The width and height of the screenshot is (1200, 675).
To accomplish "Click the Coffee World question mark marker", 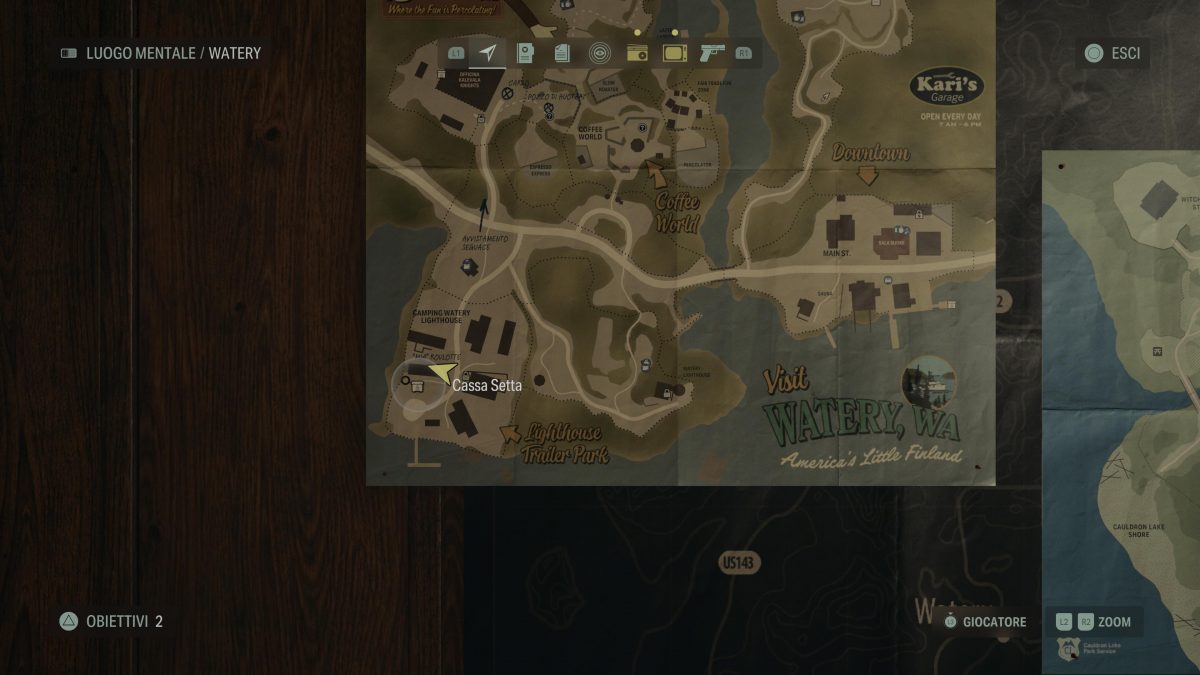I will 644,127.
